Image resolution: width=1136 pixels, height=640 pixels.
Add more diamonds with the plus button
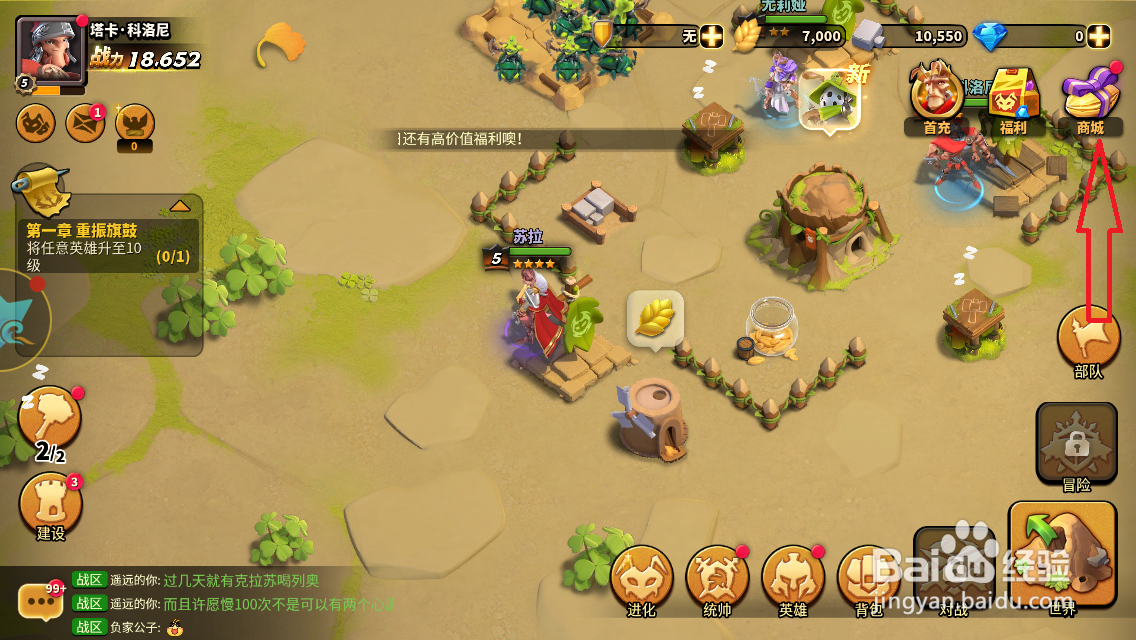click(x=1099, y=37)
